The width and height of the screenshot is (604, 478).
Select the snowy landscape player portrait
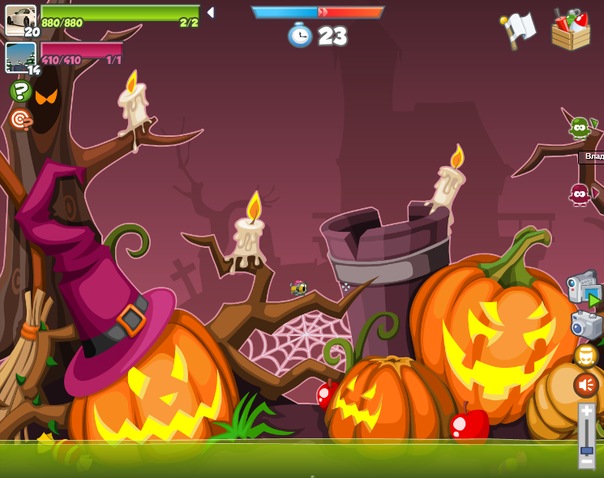pyautogui.click(x=20, y=56)
